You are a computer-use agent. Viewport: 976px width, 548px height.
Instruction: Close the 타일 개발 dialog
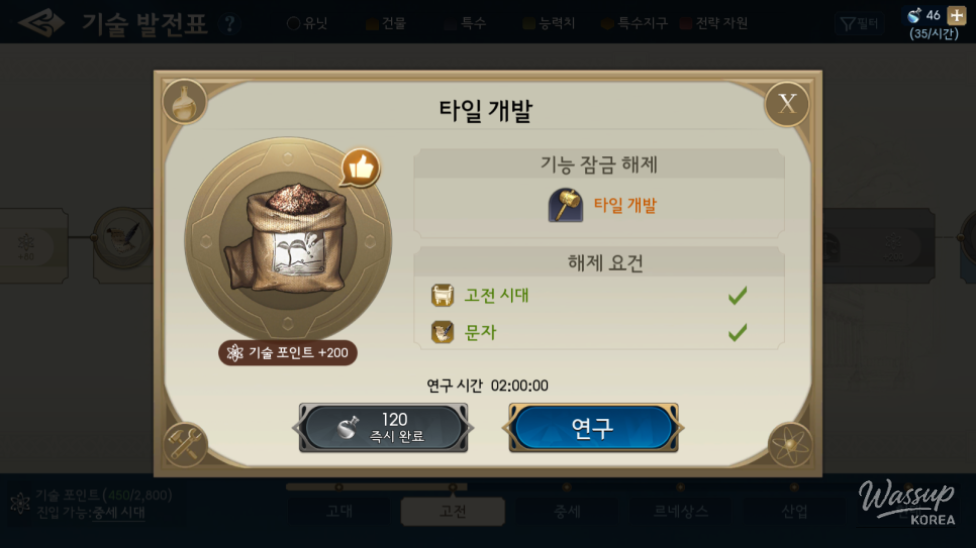(787, 104)
